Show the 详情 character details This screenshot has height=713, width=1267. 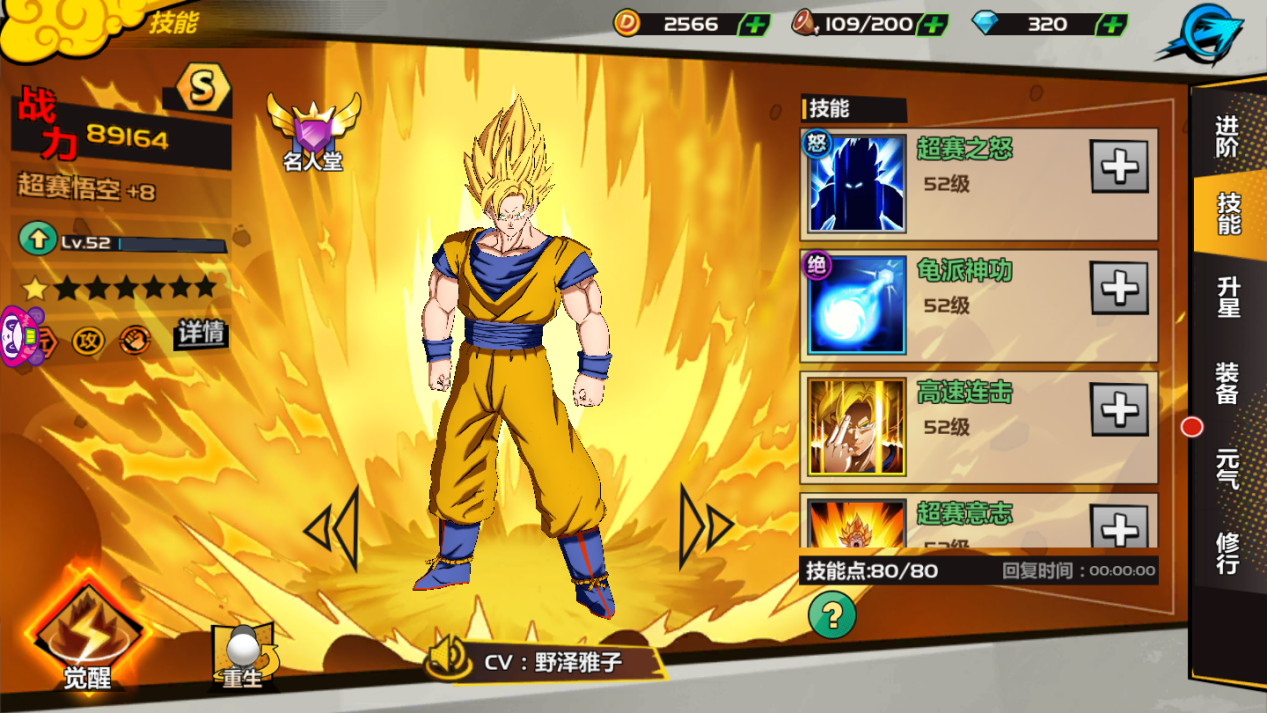click(201, 333)
